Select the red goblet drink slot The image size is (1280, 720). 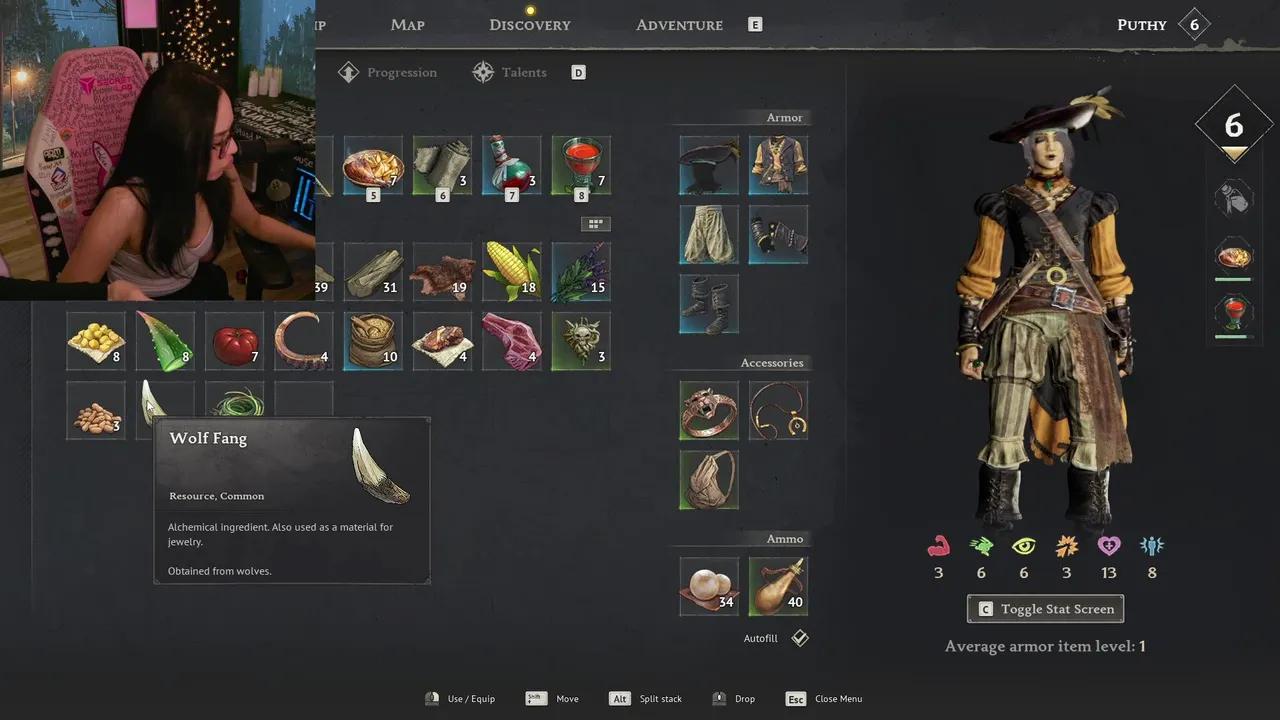581,165
